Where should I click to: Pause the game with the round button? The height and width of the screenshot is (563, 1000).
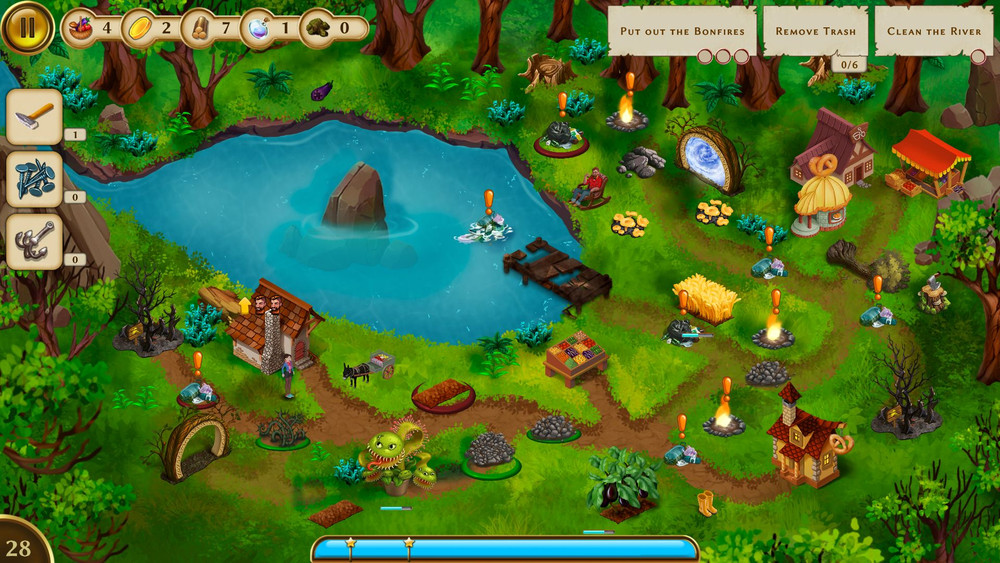27,27
